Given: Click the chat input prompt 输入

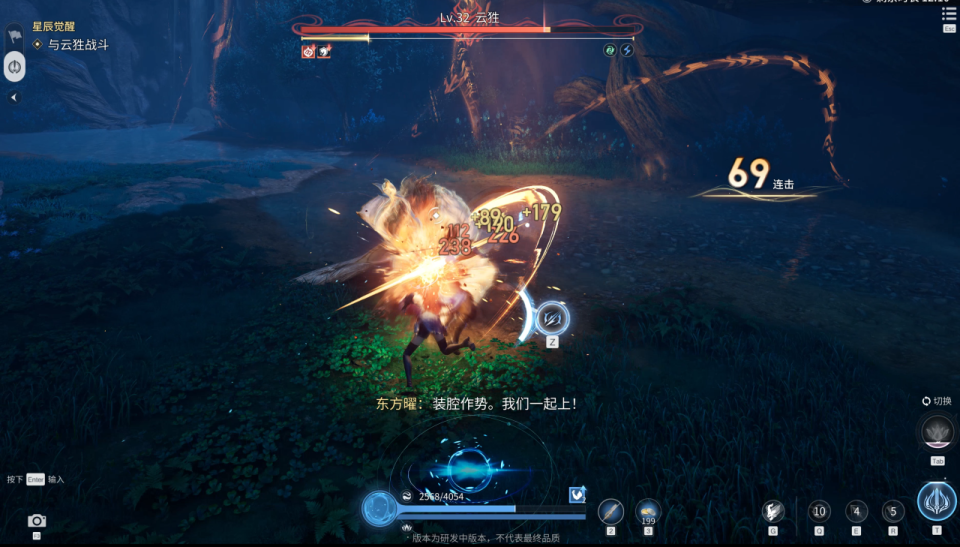Looking at the screenshot, I should click(55, 480).
